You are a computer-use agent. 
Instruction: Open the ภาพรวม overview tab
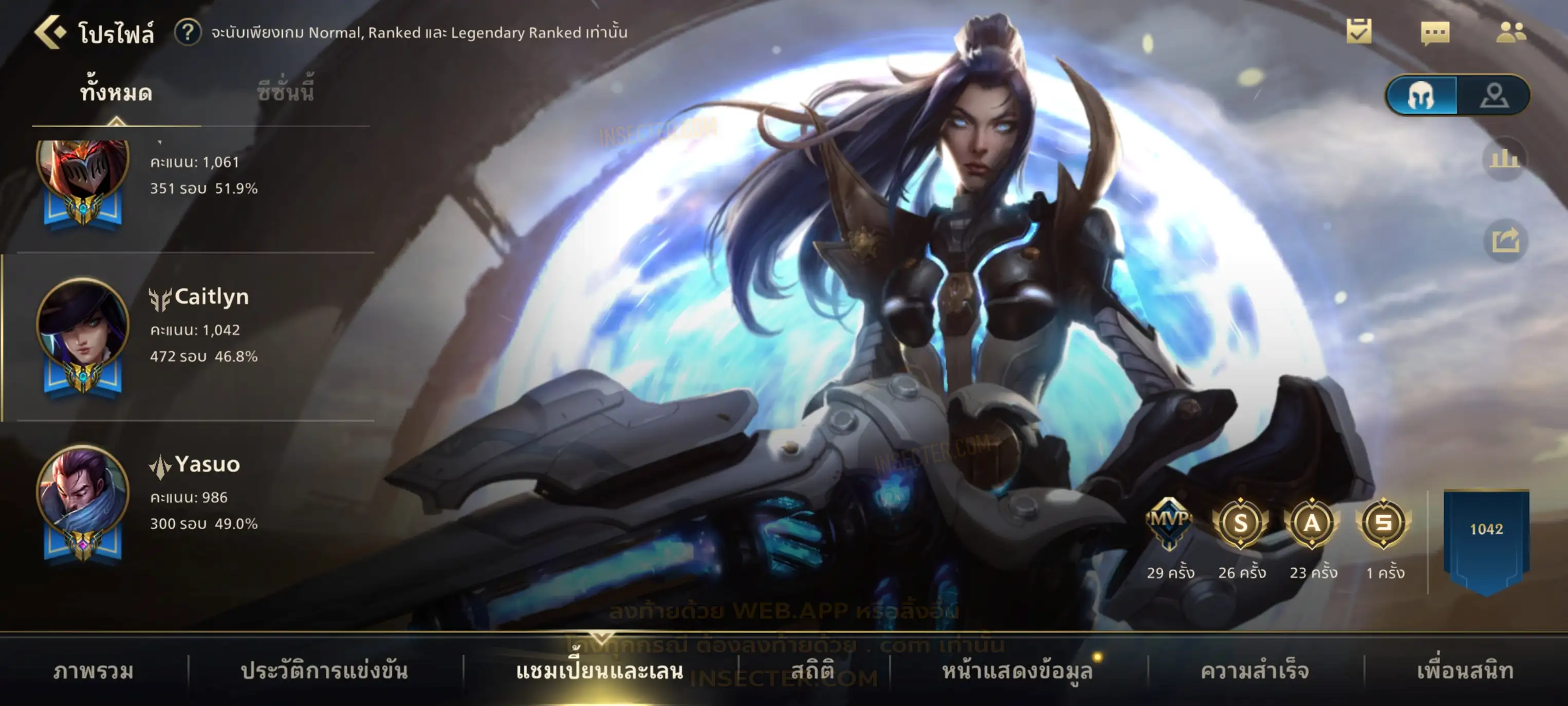[x=93, y=671]
